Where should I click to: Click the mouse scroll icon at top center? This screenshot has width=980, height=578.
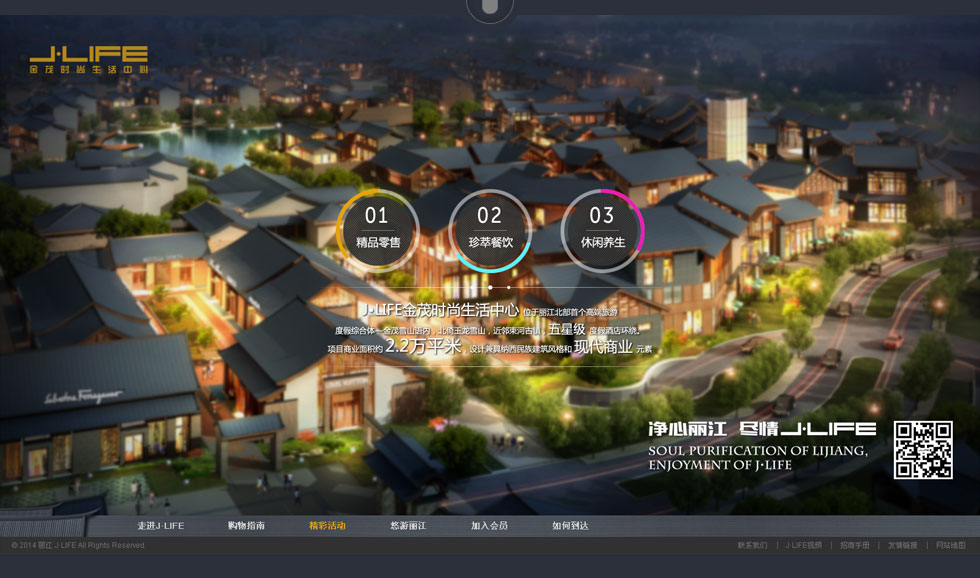489,9
